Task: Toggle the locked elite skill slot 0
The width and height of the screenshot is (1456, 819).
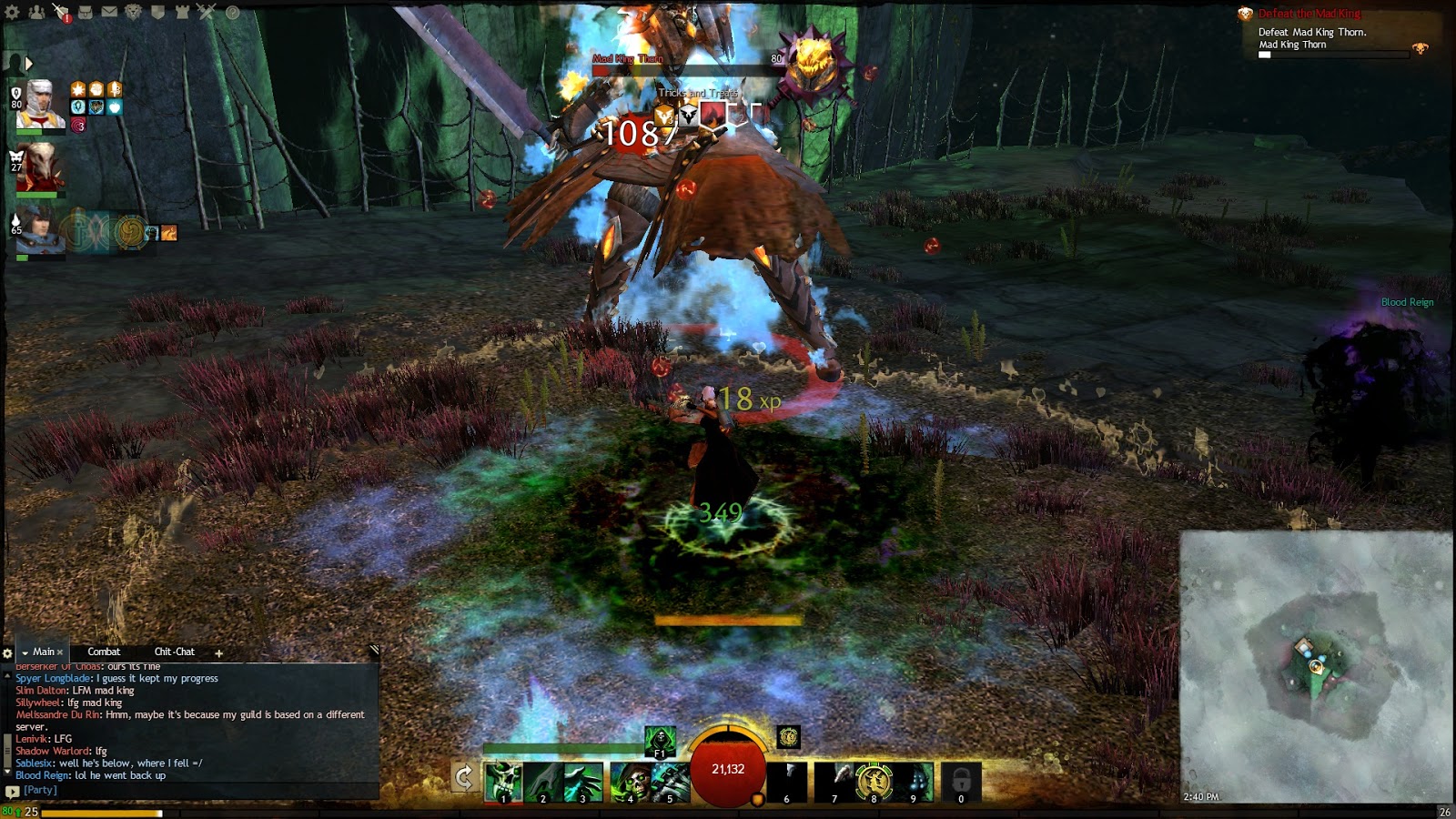Action: coord(961,780)
